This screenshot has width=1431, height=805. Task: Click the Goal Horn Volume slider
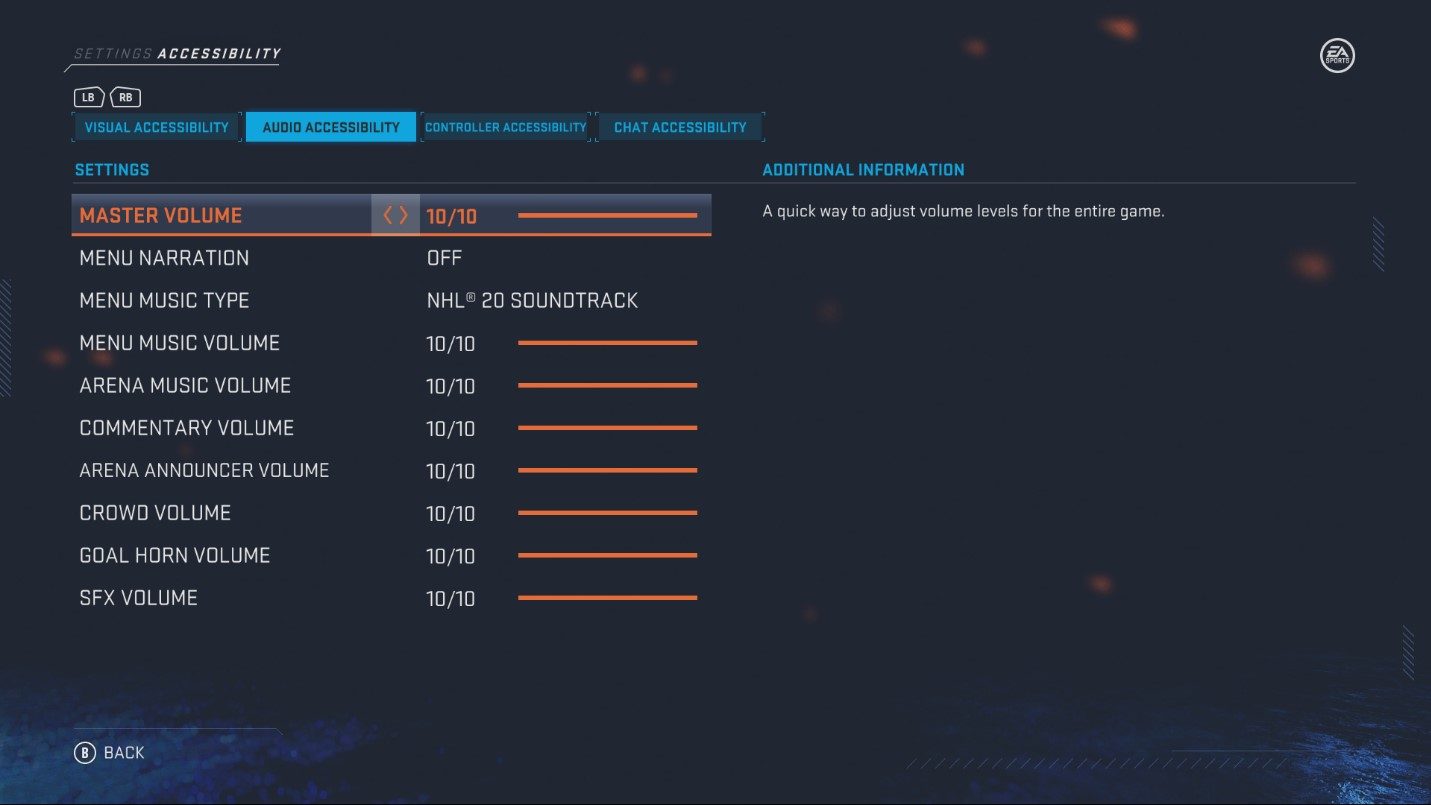coord(608,554)
